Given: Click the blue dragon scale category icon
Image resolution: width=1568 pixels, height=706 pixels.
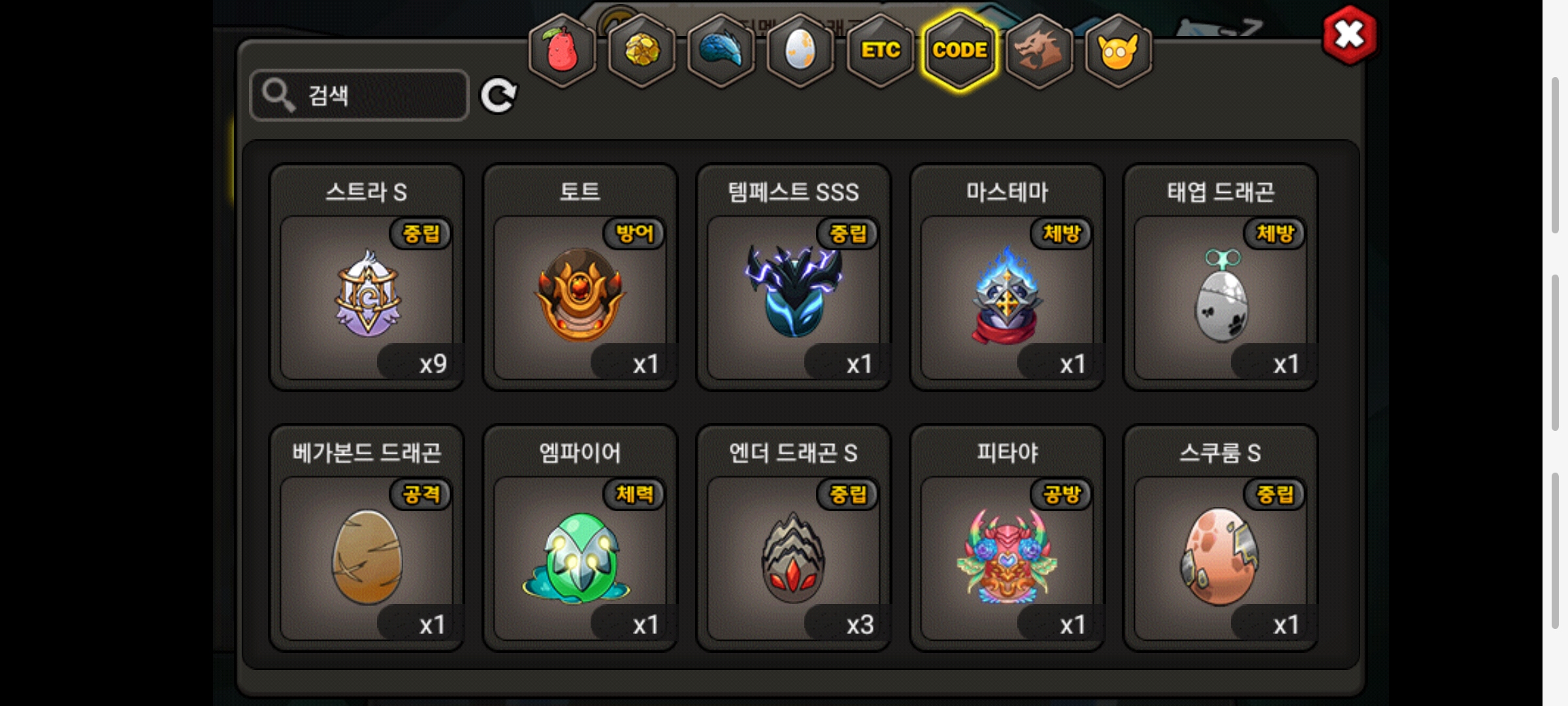Looking at the screenshot, I should tap(720, 50).
